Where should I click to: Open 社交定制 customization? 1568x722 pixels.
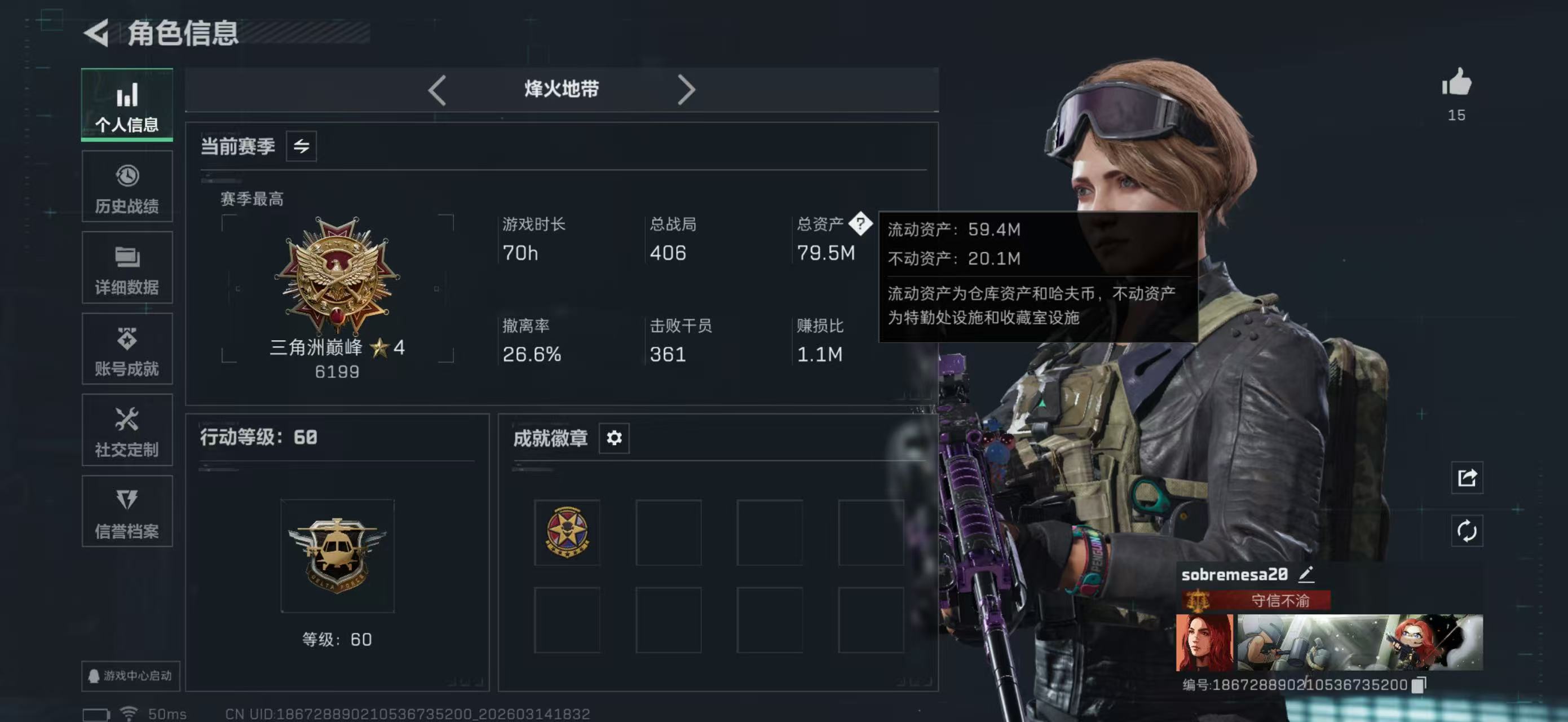pos(127,430)
